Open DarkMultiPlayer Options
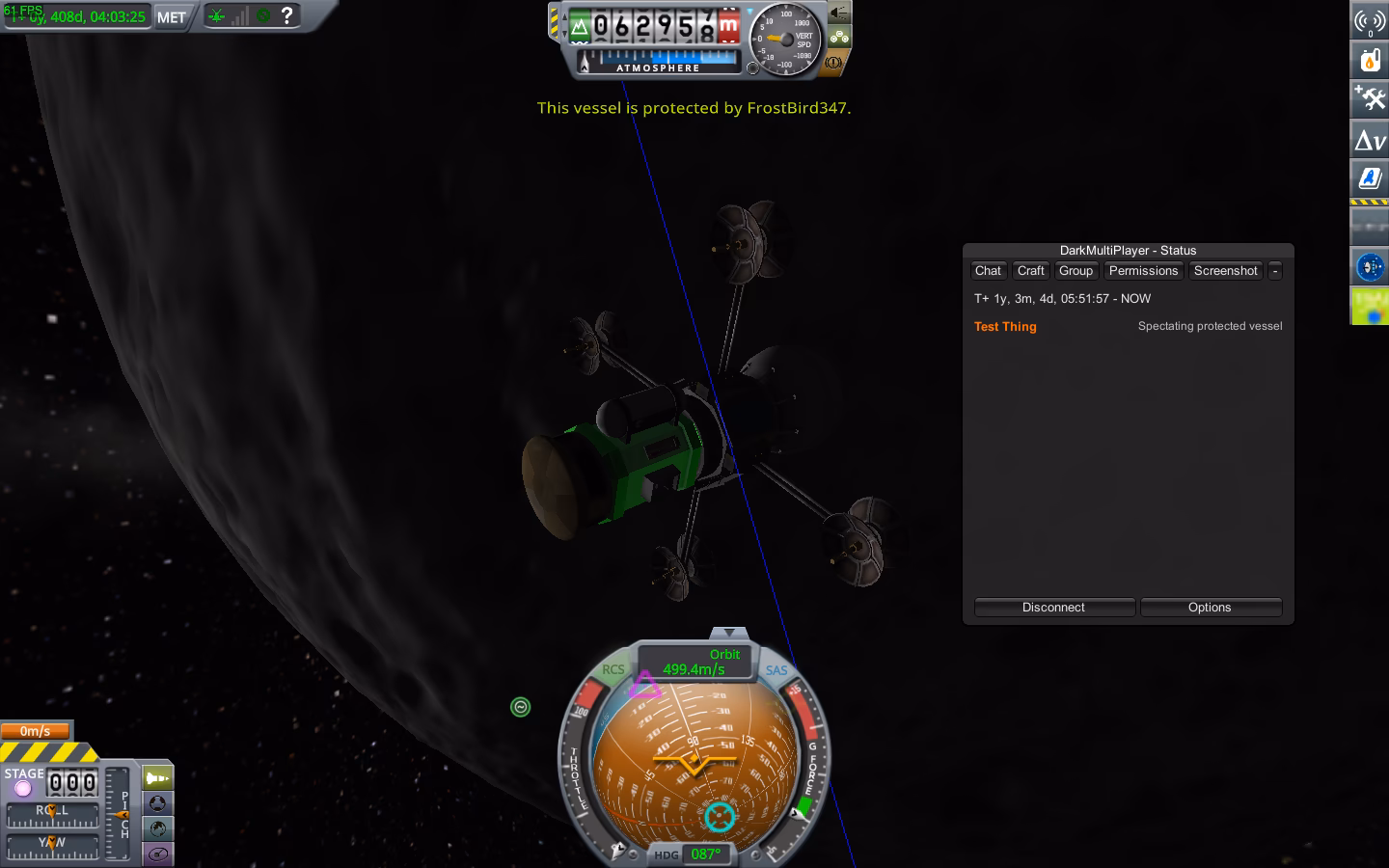The width and height of the screenshot is (1389, 868). click(1211, 608)
